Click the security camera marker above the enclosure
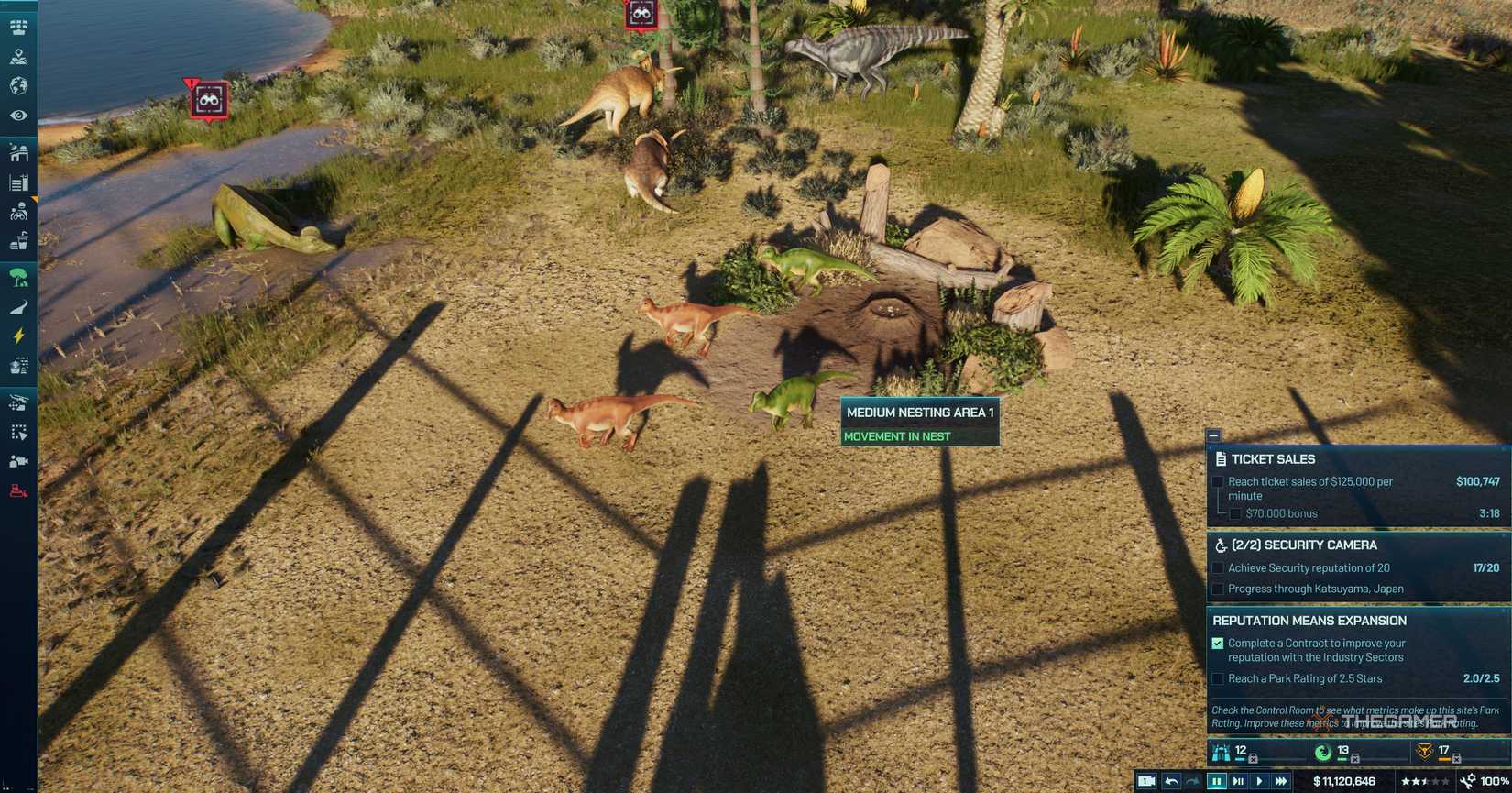Image resolution: width=1512 pixels, height=793 pixels. (641, 13)
